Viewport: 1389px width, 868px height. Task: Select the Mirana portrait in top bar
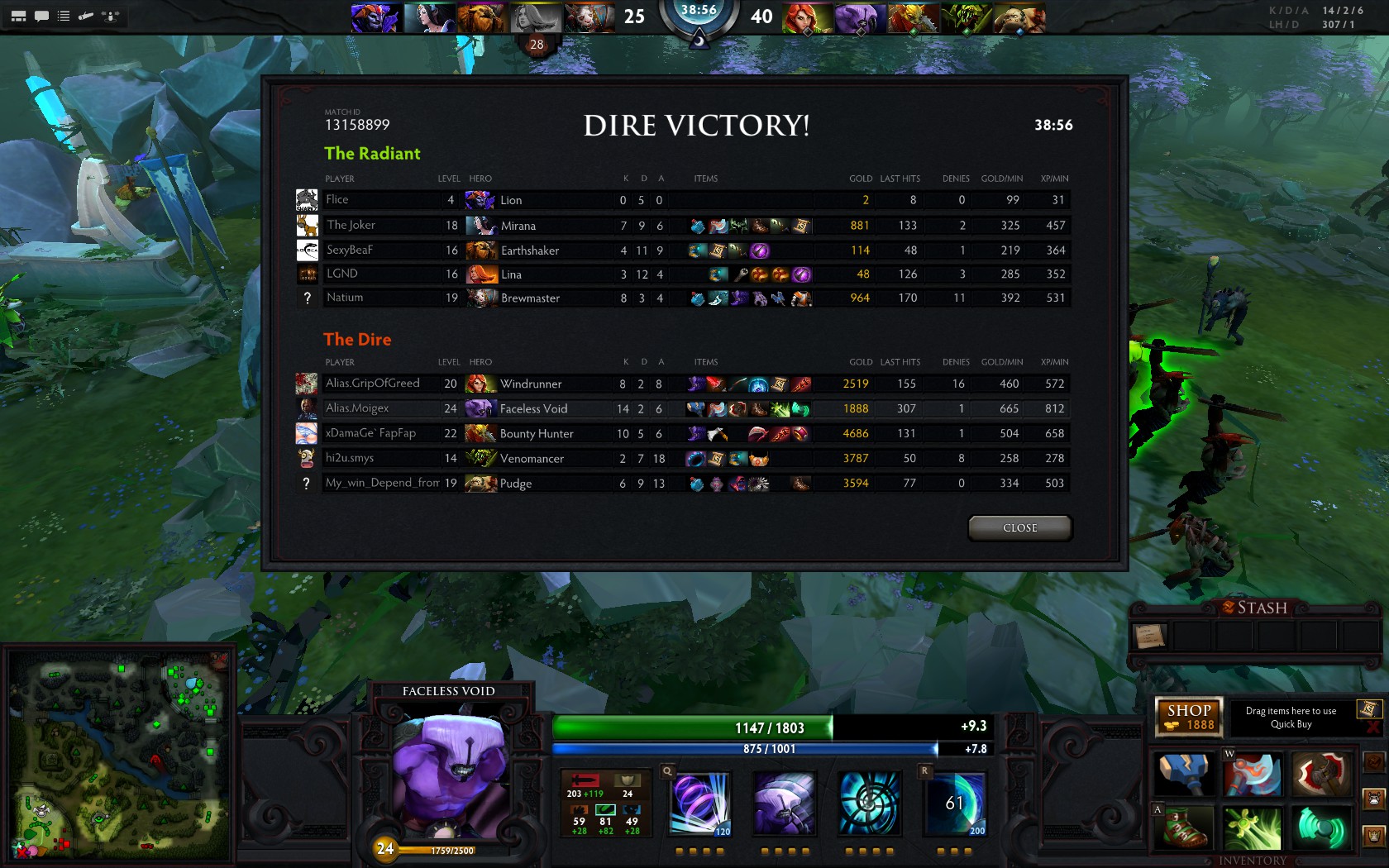tap(430, 17)
